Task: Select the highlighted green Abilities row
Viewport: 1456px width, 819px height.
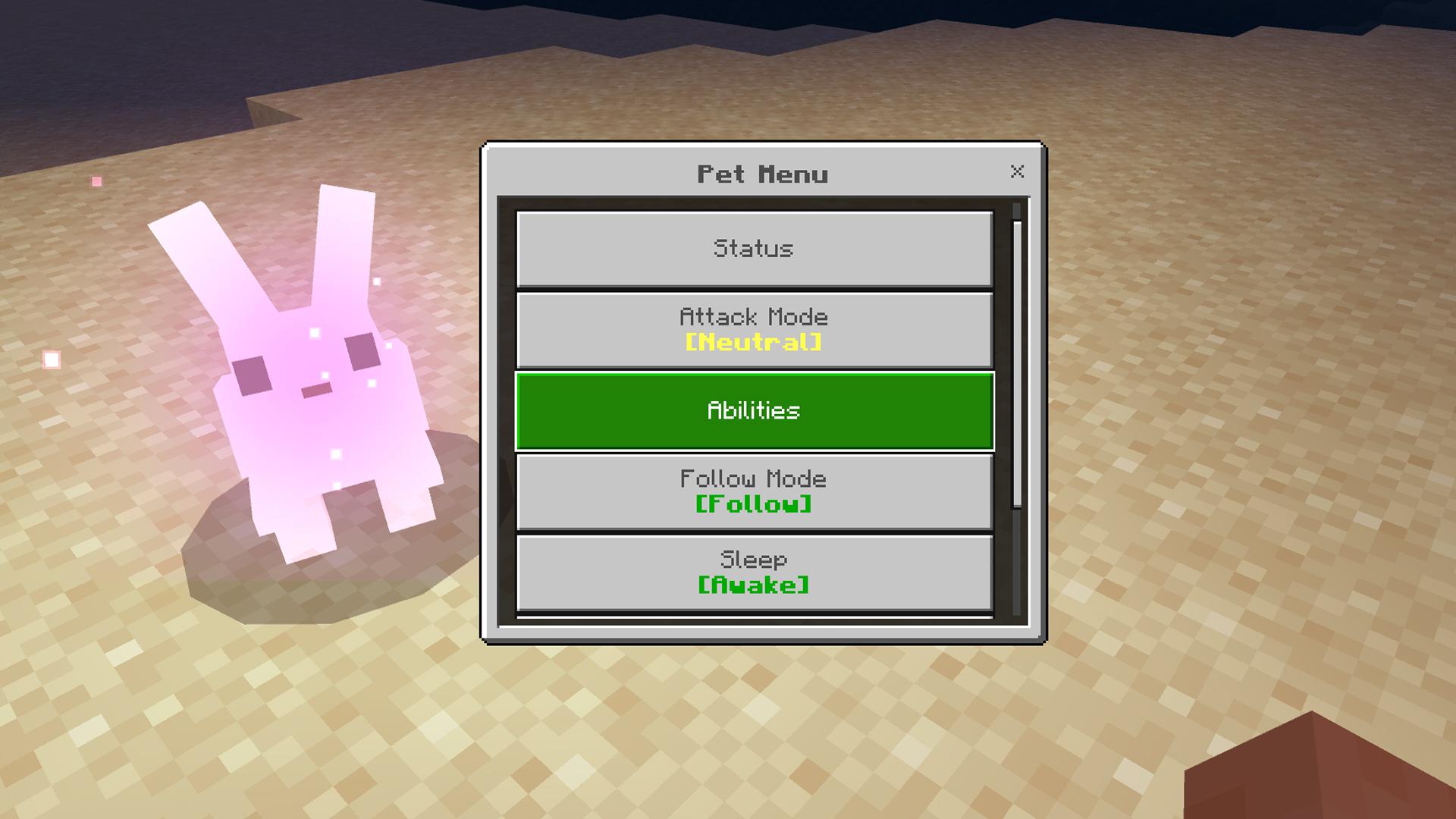Action: coord(755,410)
